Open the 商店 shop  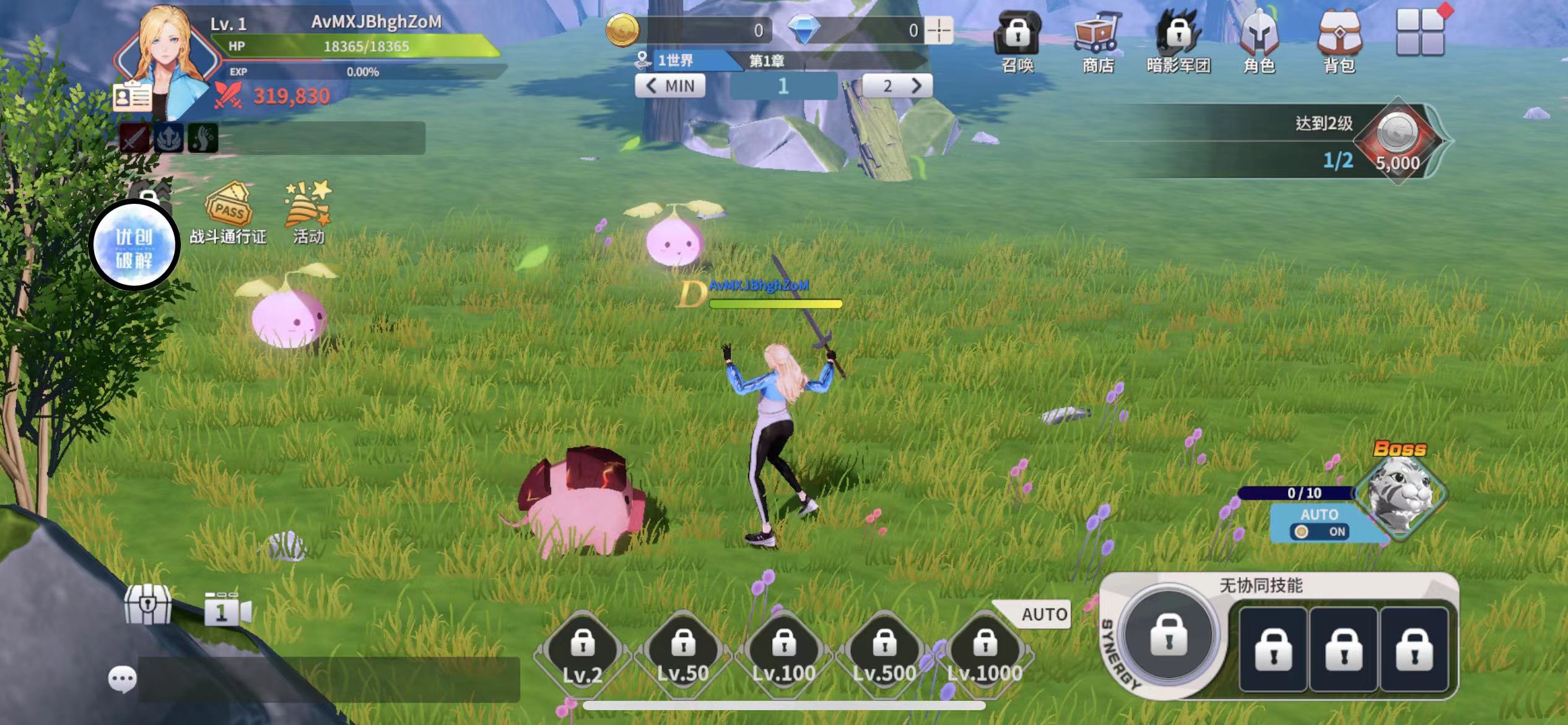click(1097, 40)
